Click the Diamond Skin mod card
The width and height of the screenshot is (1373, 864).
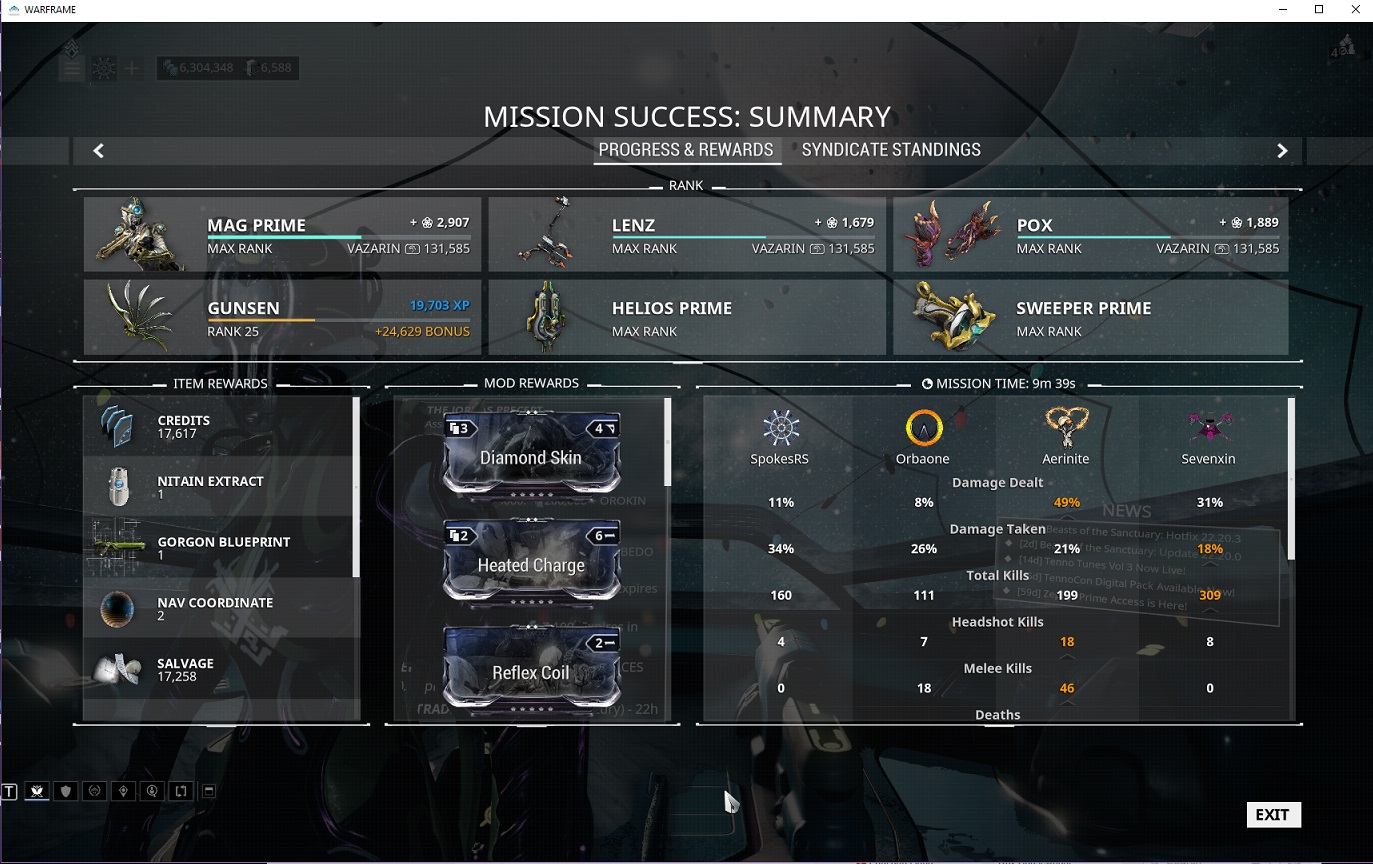coord(531,456)
